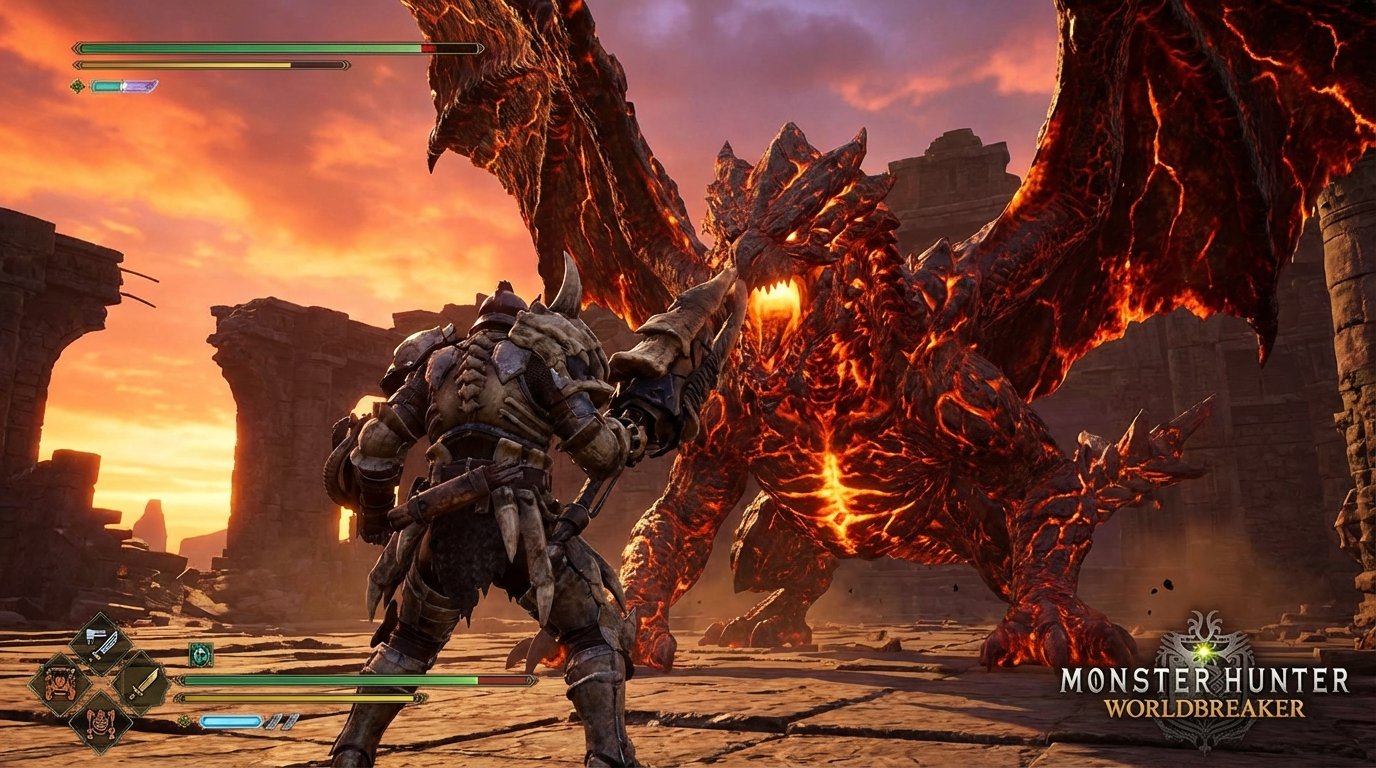
Task: Expand the left arrow on the monster health bar
Action: click(76, 47)
